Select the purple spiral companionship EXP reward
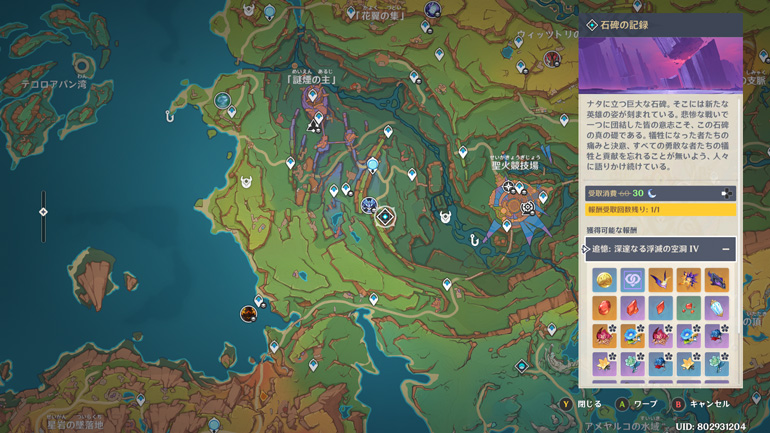The height and width of the screenshot is (433, 770). pyautogui.click(x=631, y=279)
